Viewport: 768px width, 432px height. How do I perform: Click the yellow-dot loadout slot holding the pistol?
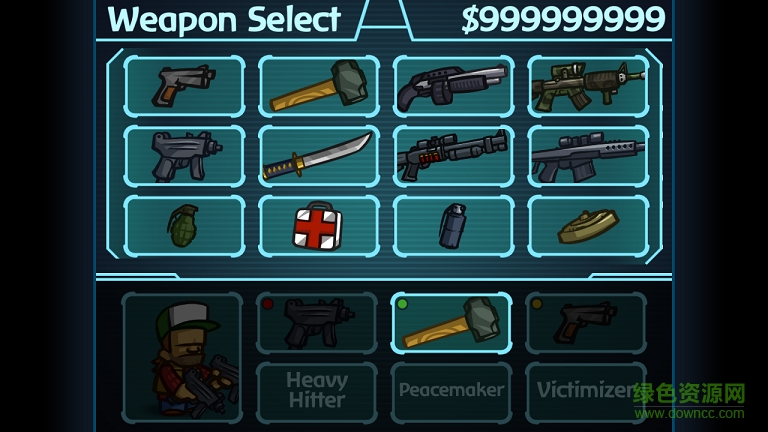(586, 323)
